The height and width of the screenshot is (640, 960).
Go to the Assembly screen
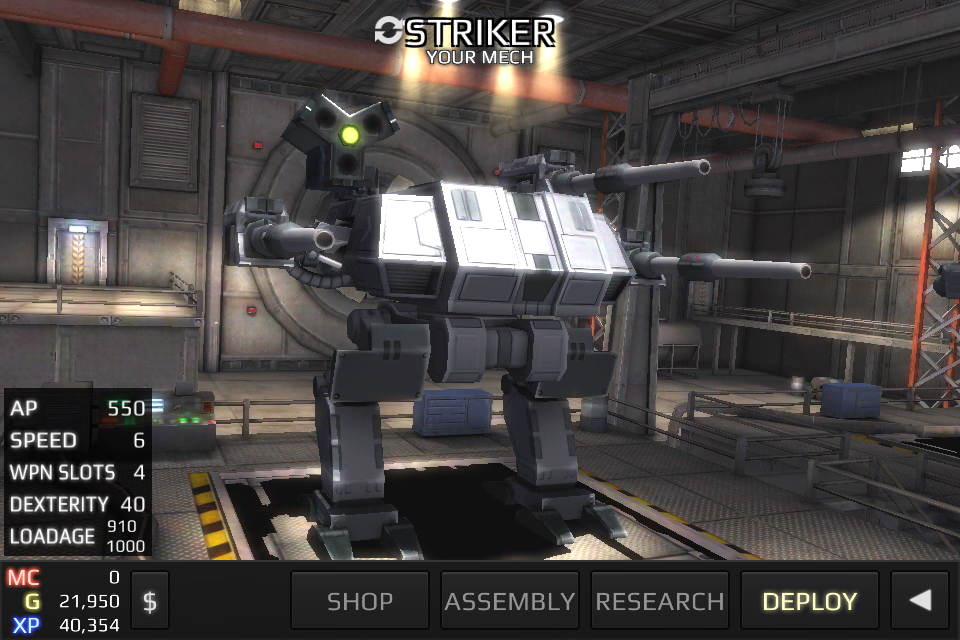click(x=510, y=601)
